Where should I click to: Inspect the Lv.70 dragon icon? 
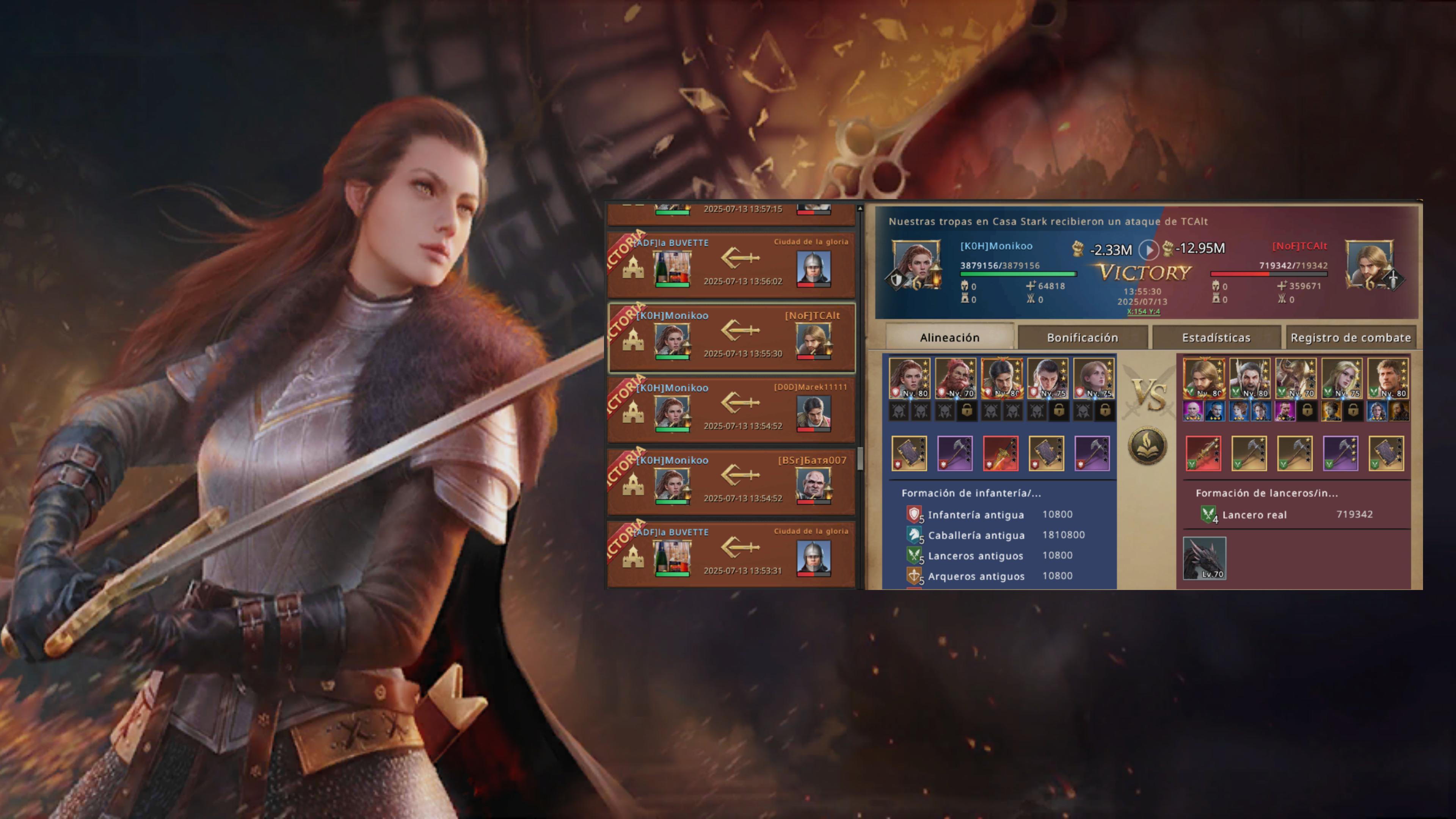pos(1205,558)
